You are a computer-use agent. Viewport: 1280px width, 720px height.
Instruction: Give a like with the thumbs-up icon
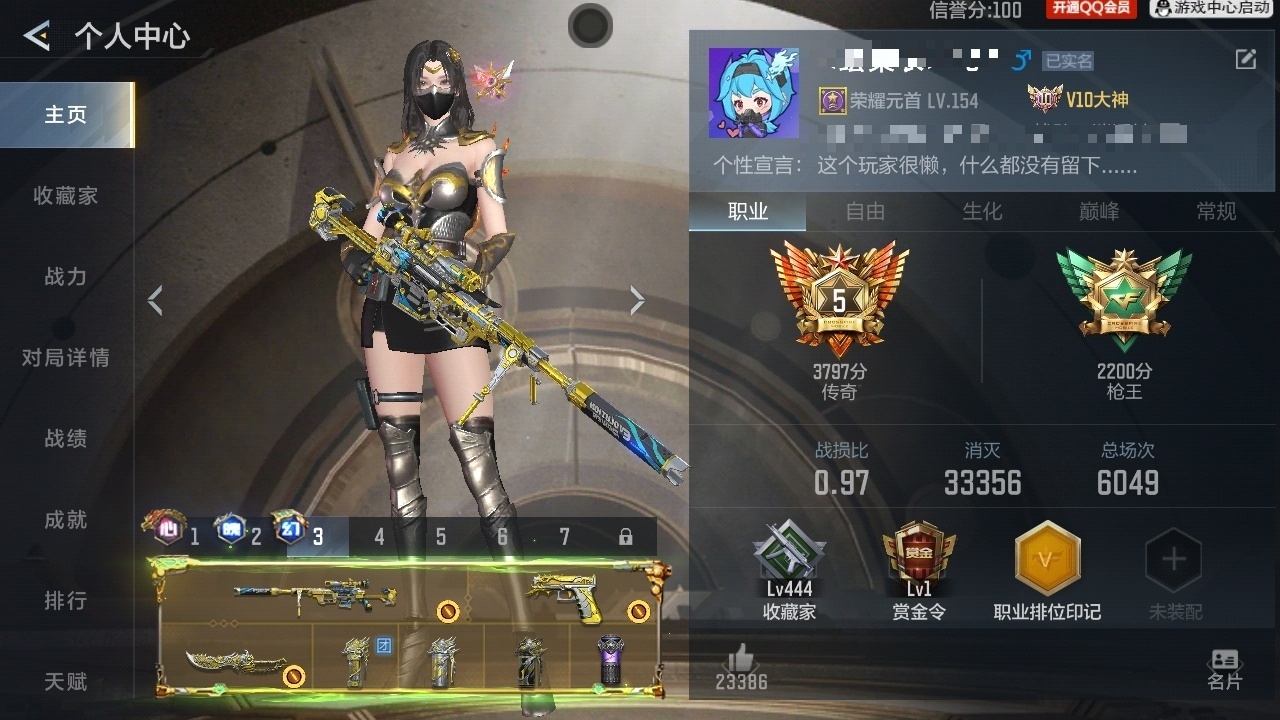pos(741,659)
